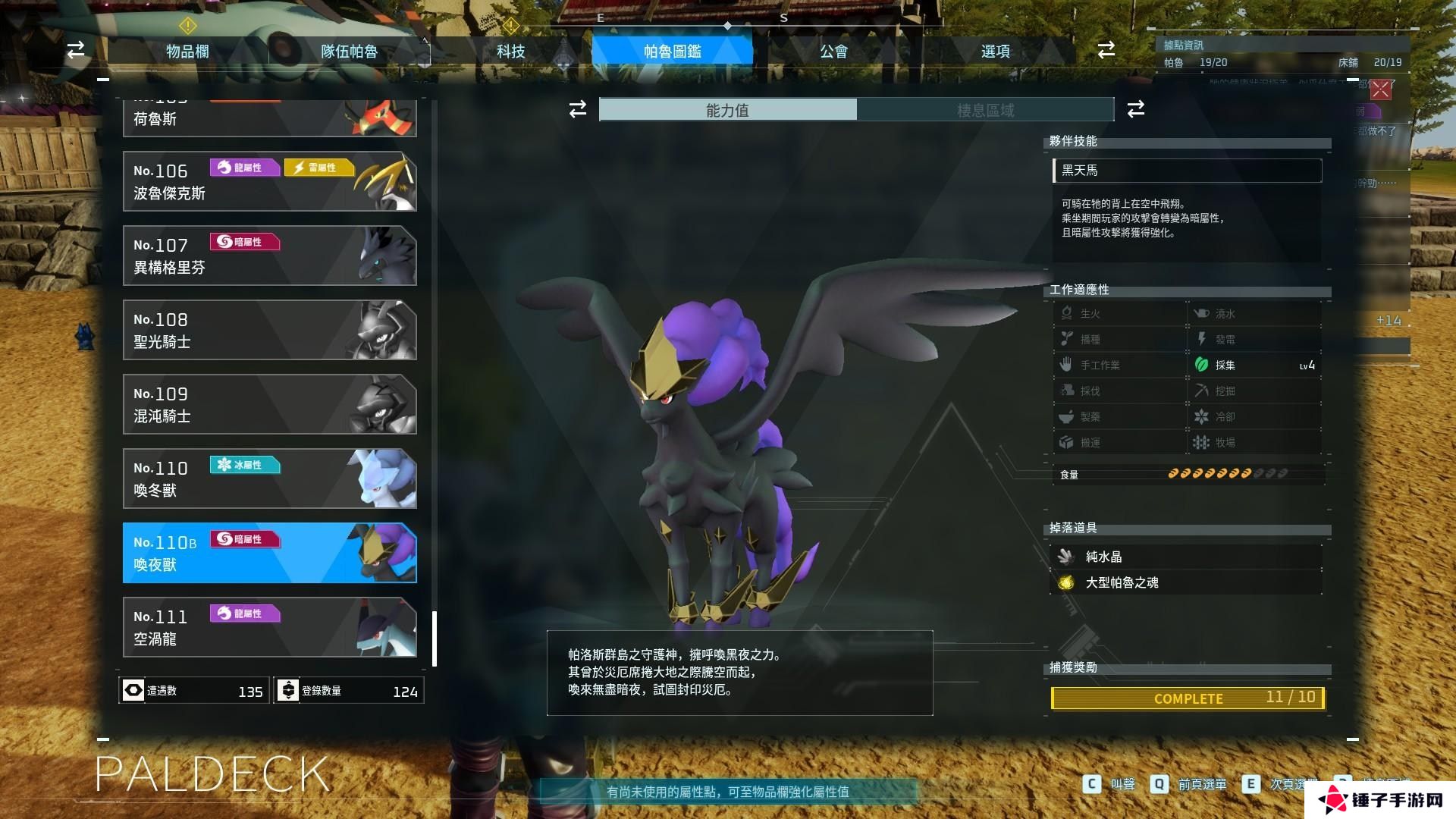The height and width of the screenshot is (819, 1456).
Task: Select the 帕魯圖鑑 Paldeck tab
Action: click(672, 51)
